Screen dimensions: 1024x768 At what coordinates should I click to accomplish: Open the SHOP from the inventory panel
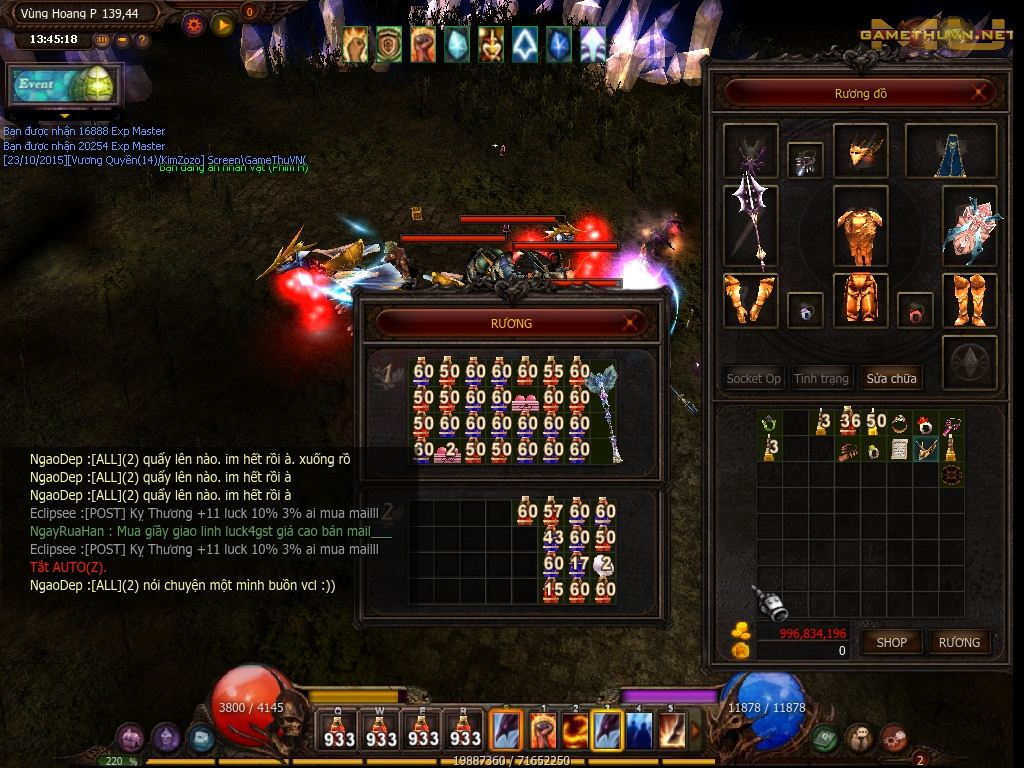[x=891, y=642]
